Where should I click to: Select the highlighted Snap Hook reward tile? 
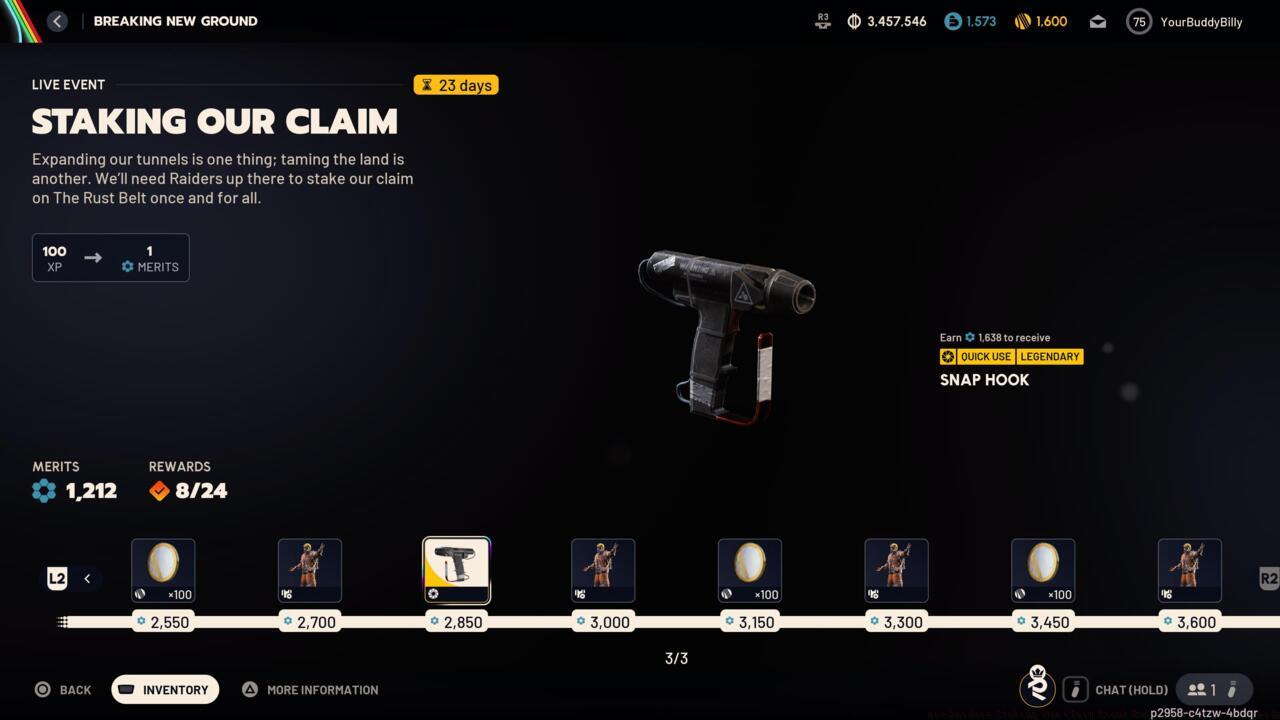(456, 570)
